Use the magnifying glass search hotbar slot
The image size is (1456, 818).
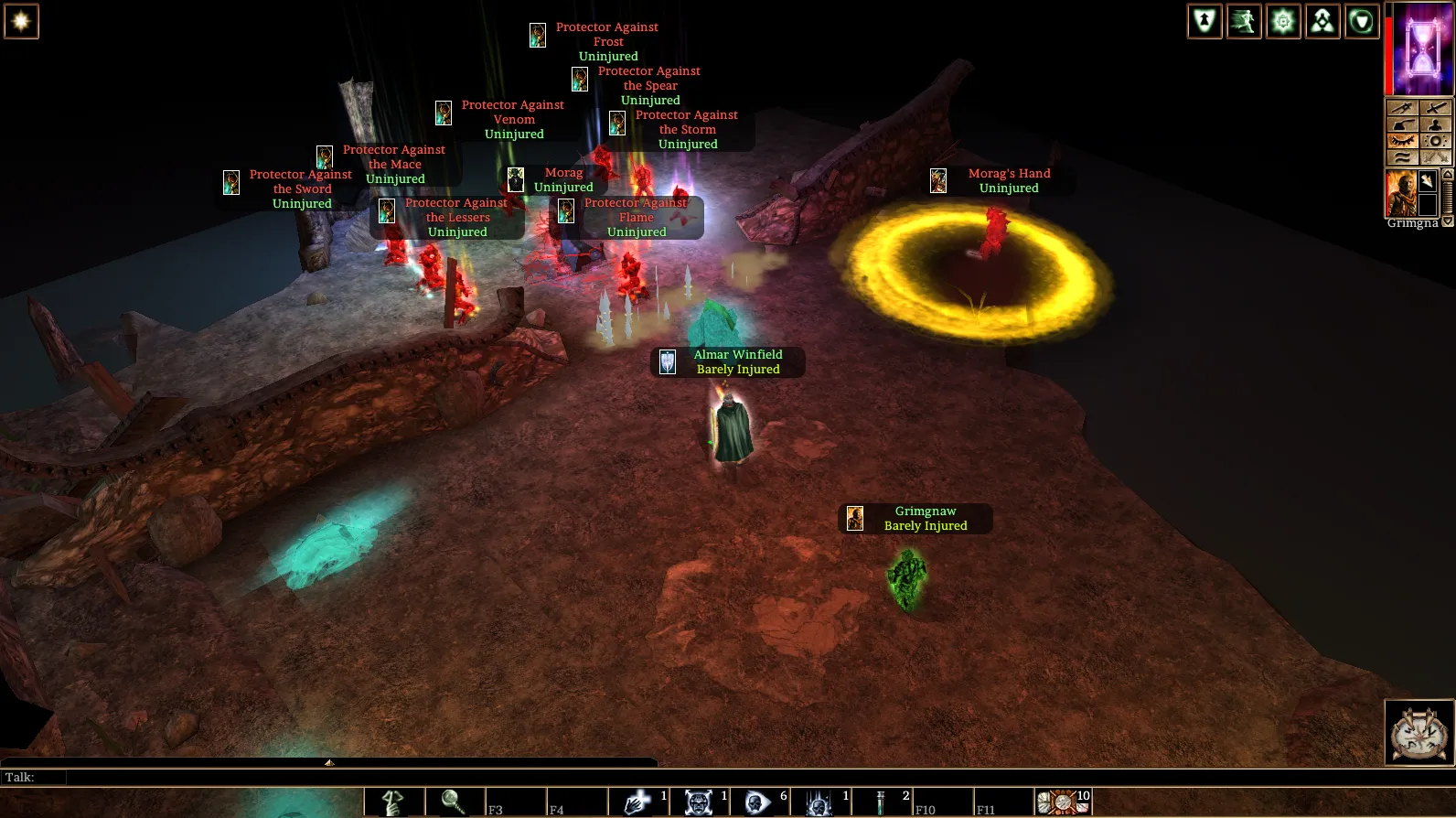(455, 802)
